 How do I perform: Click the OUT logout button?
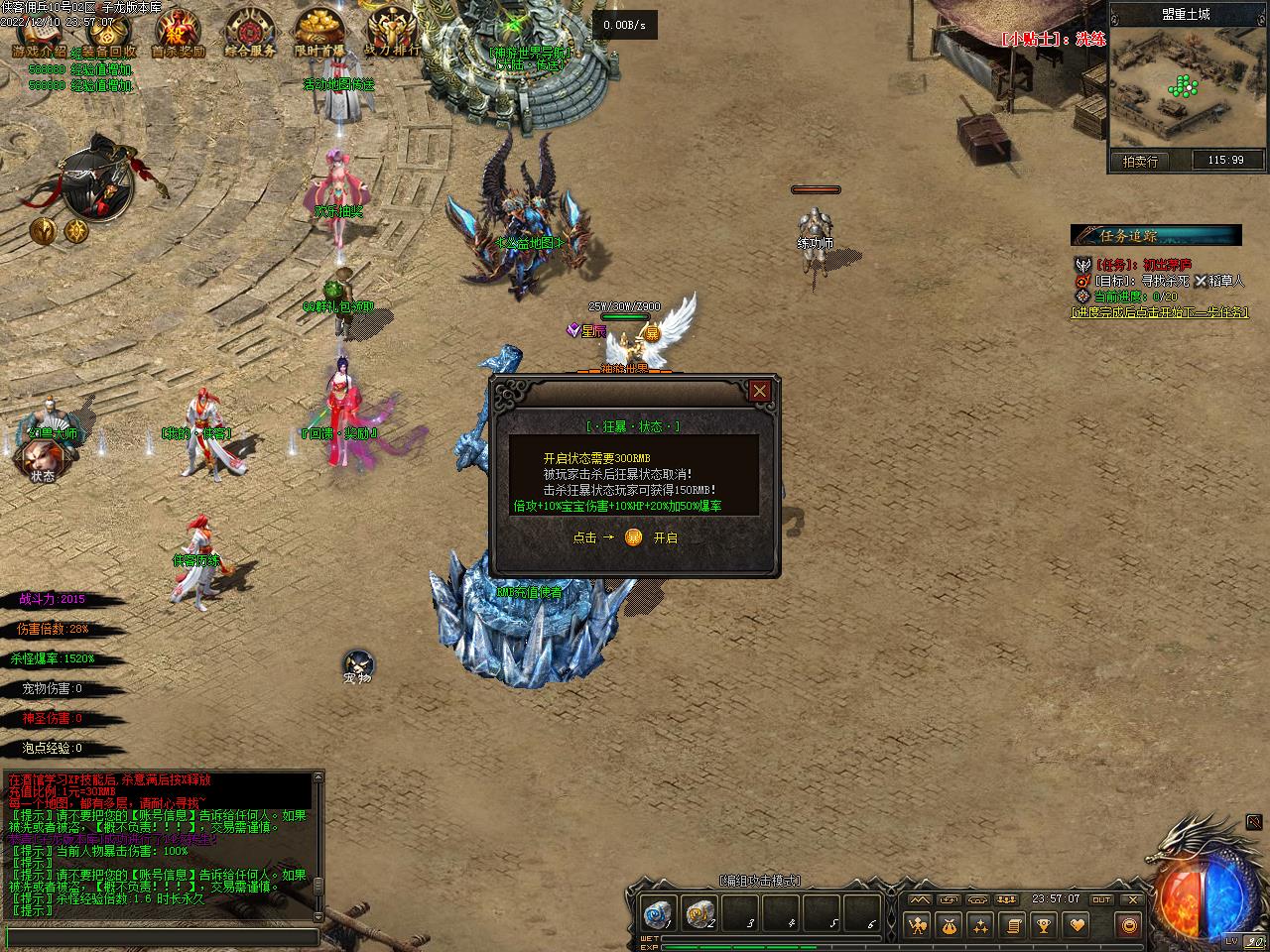[1101, 899]
